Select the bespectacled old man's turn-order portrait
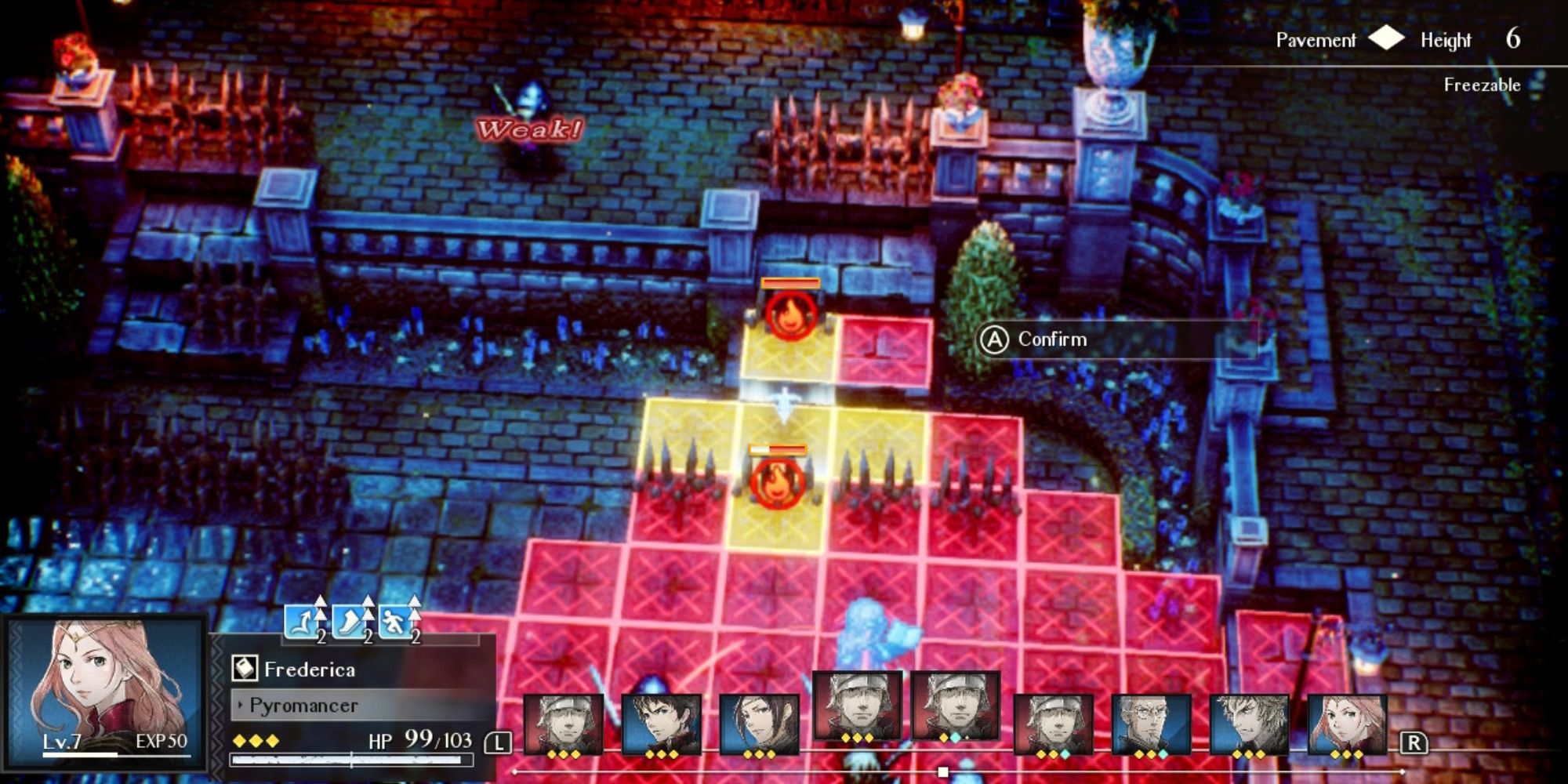1568x784 pixels. (x=1151, y=725)
